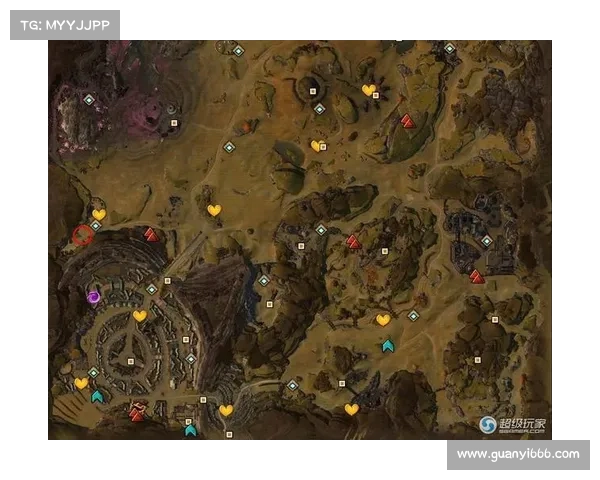Open the www.guanyi666.com watermark link
Viewport: 600px width, 480px height.
pyautogui.click(x=517, y=454)
